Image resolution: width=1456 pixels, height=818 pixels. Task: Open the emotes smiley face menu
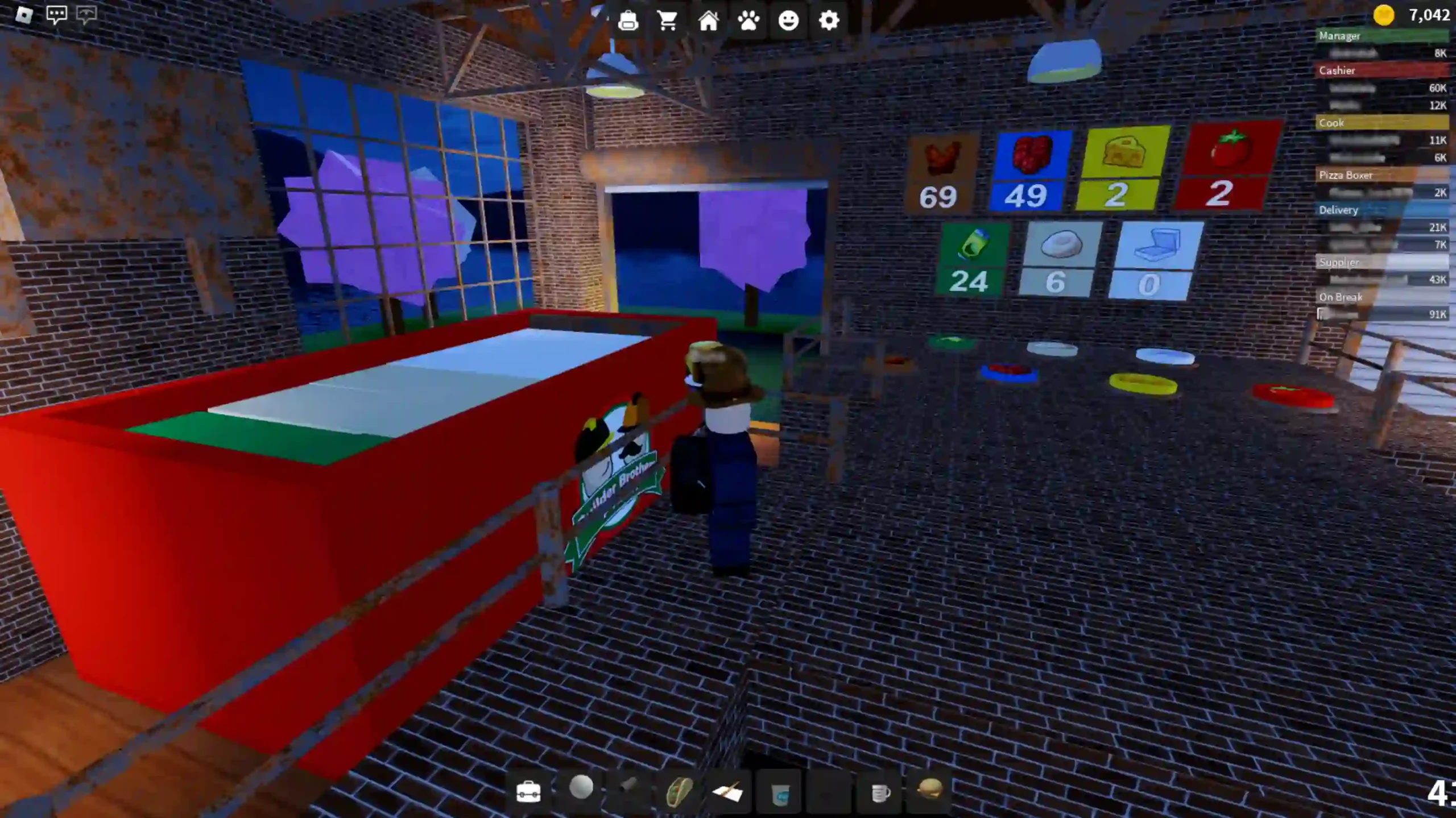(789, 21)
